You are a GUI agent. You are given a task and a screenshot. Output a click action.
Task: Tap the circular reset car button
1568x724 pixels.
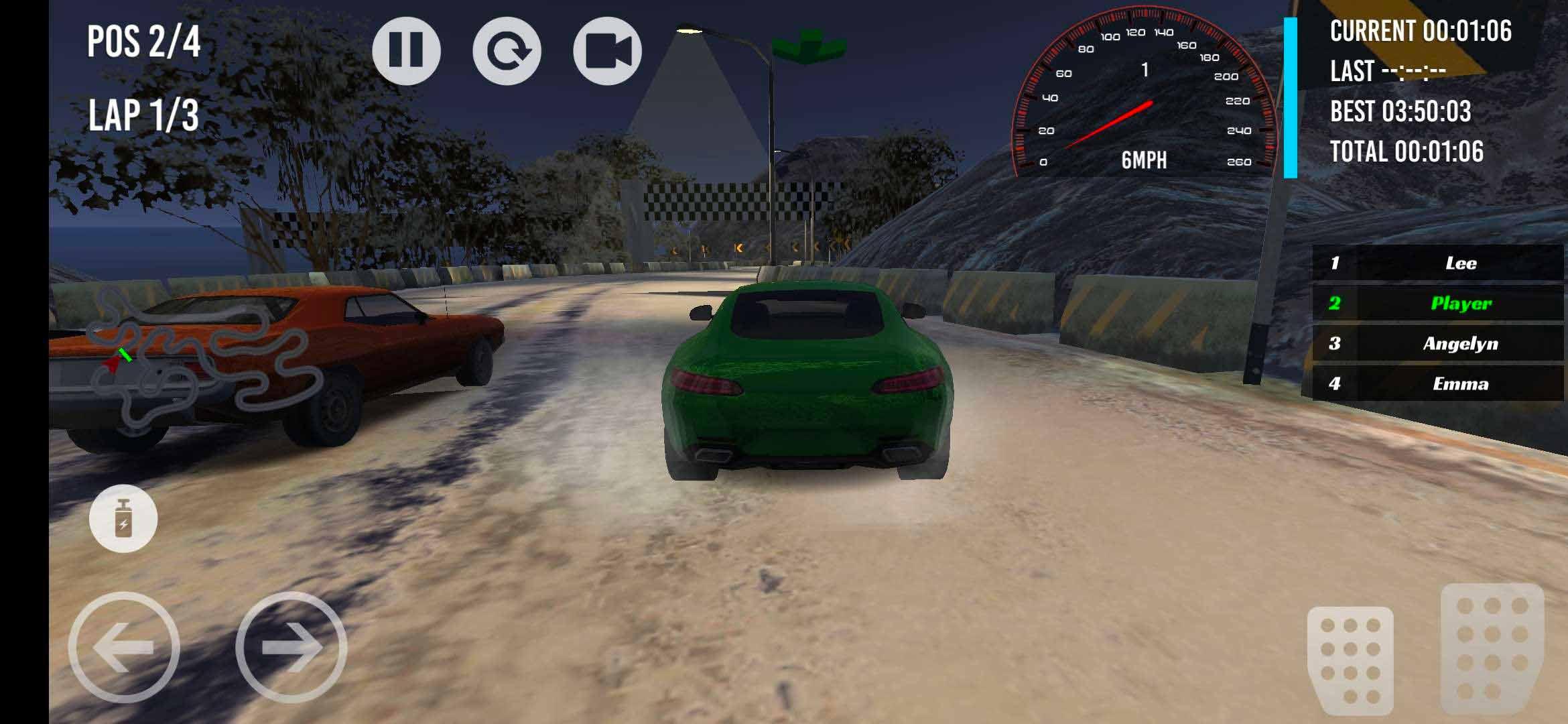507,51
